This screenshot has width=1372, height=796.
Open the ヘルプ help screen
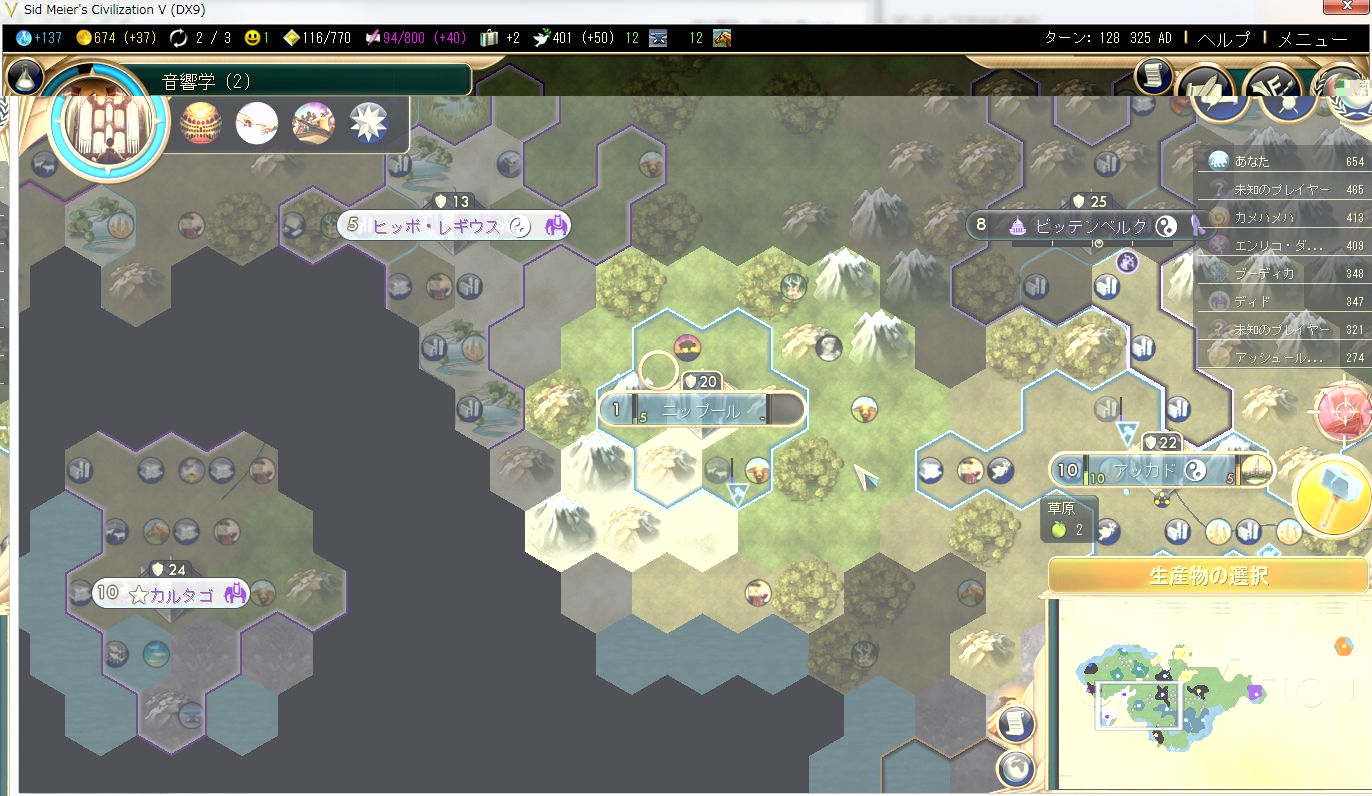(1223, 39)
